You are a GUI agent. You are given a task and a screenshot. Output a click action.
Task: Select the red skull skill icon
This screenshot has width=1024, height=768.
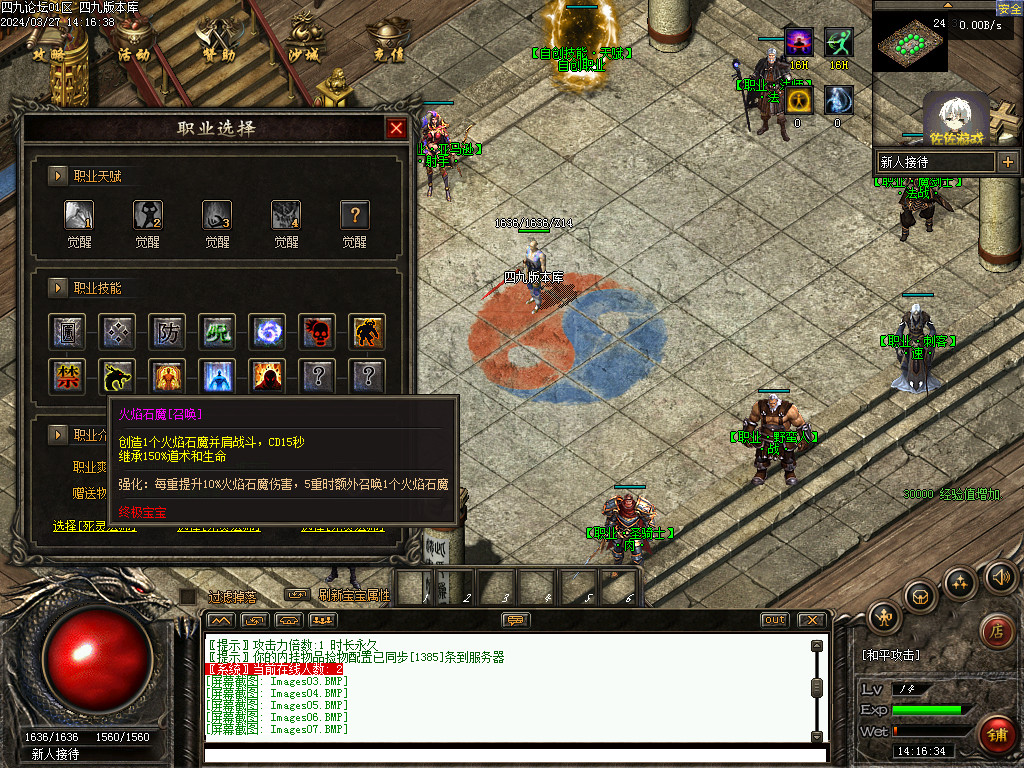(x=317, y=332)
